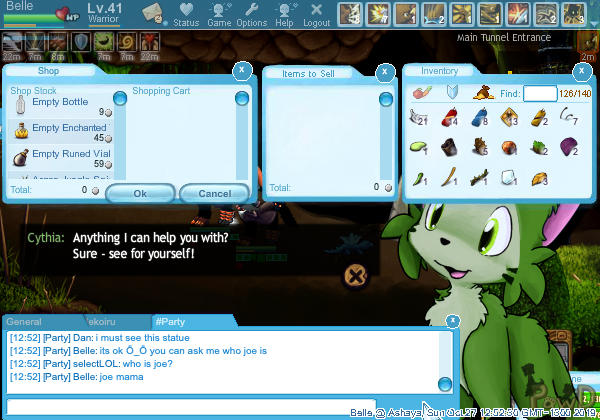The width and height of the screenshot is (600, 420).
Task: Open the Help menu
Action: click(284, 15)
